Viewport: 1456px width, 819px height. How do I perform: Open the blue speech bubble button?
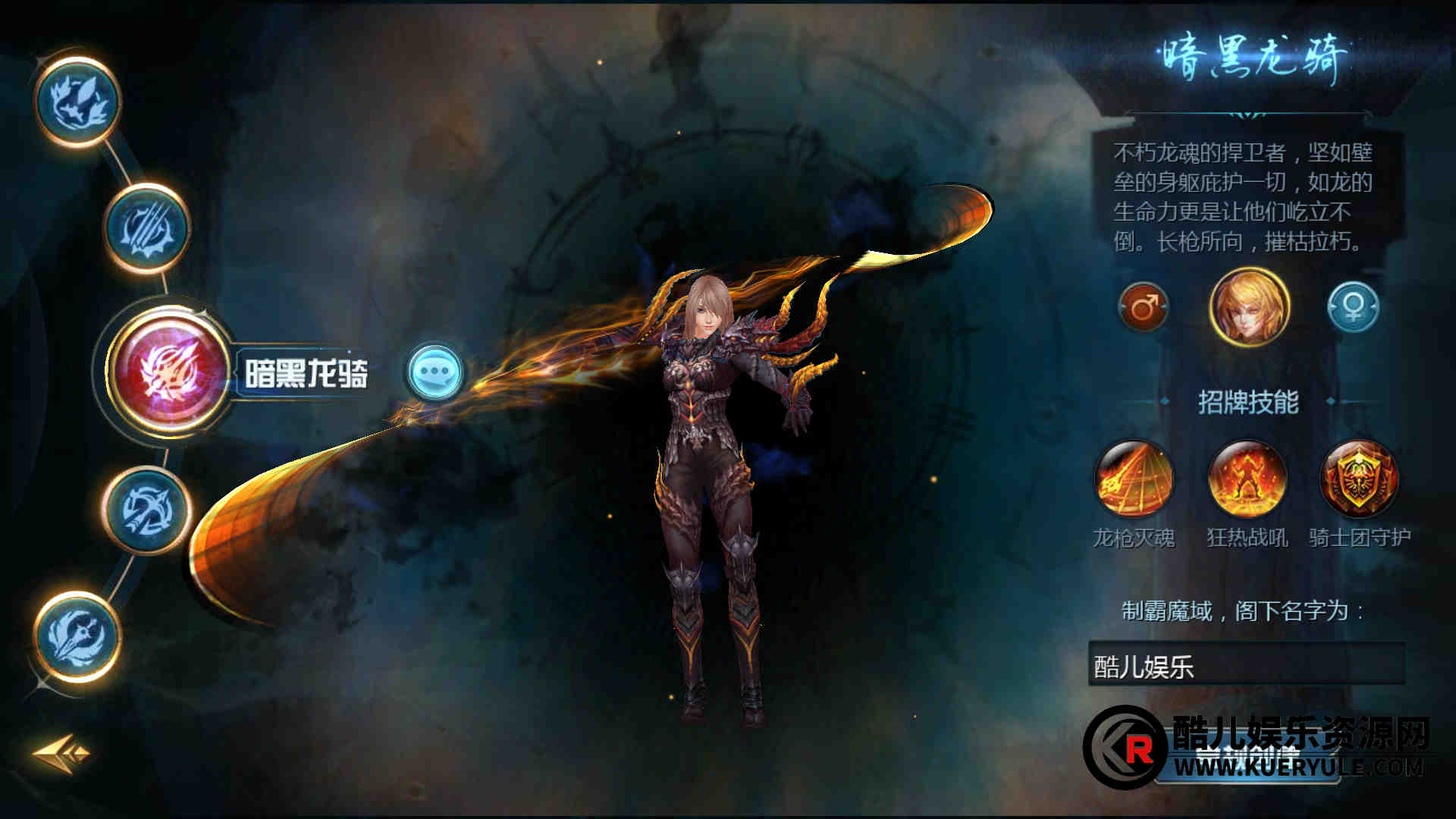coord(435,372)
